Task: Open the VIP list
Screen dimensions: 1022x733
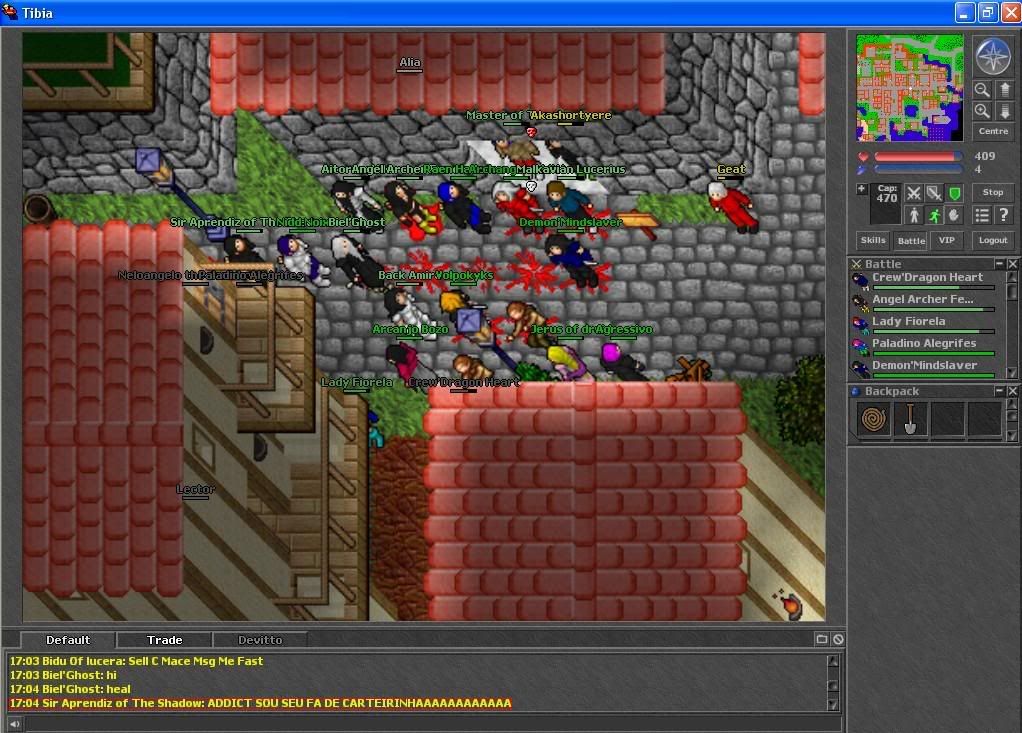Action: pyautogui.click(x=945, y=240)
